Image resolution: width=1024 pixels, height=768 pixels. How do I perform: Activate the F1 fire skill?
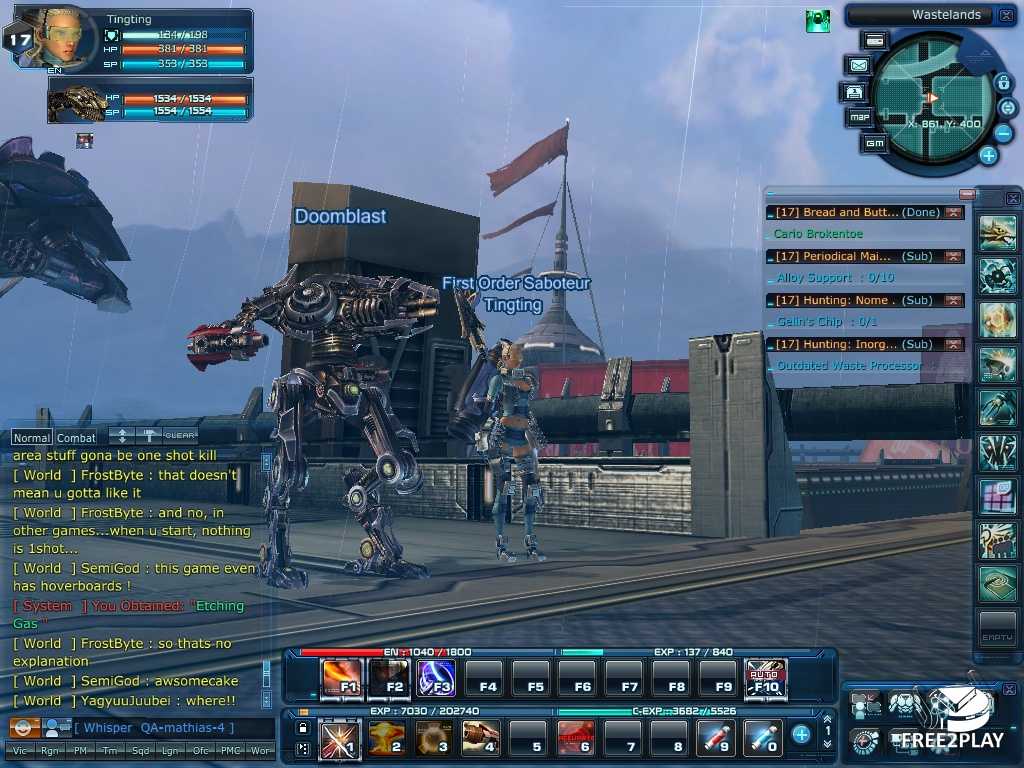click(x=341, y=679)
